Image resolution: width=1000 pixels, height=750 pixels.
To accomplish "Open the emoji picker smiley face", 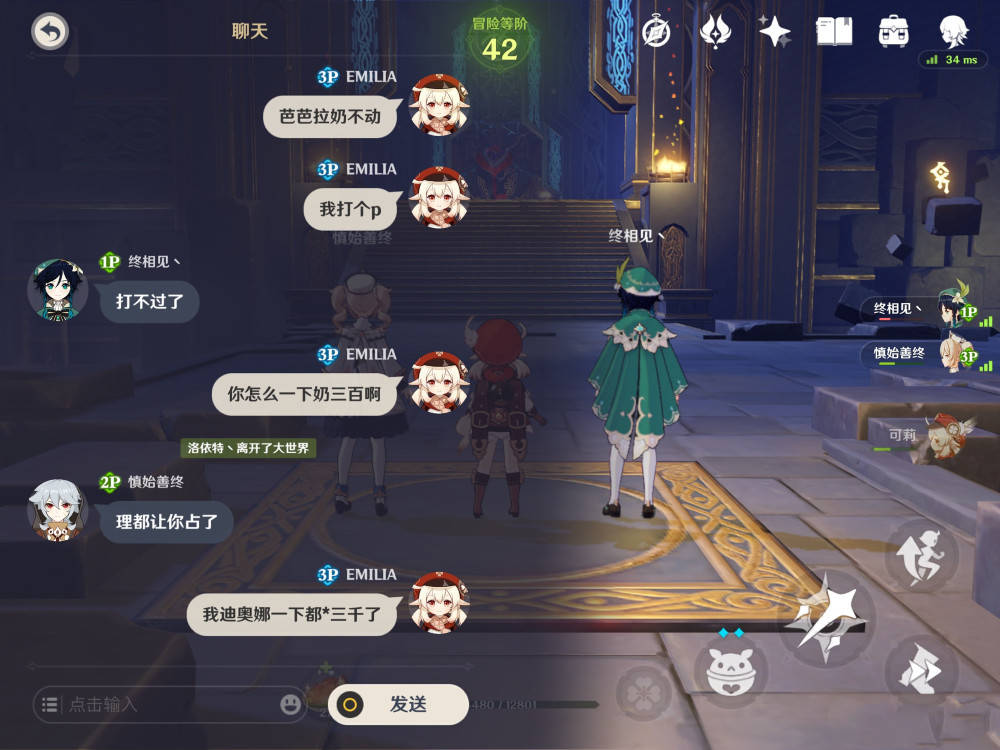I will 291,705.
